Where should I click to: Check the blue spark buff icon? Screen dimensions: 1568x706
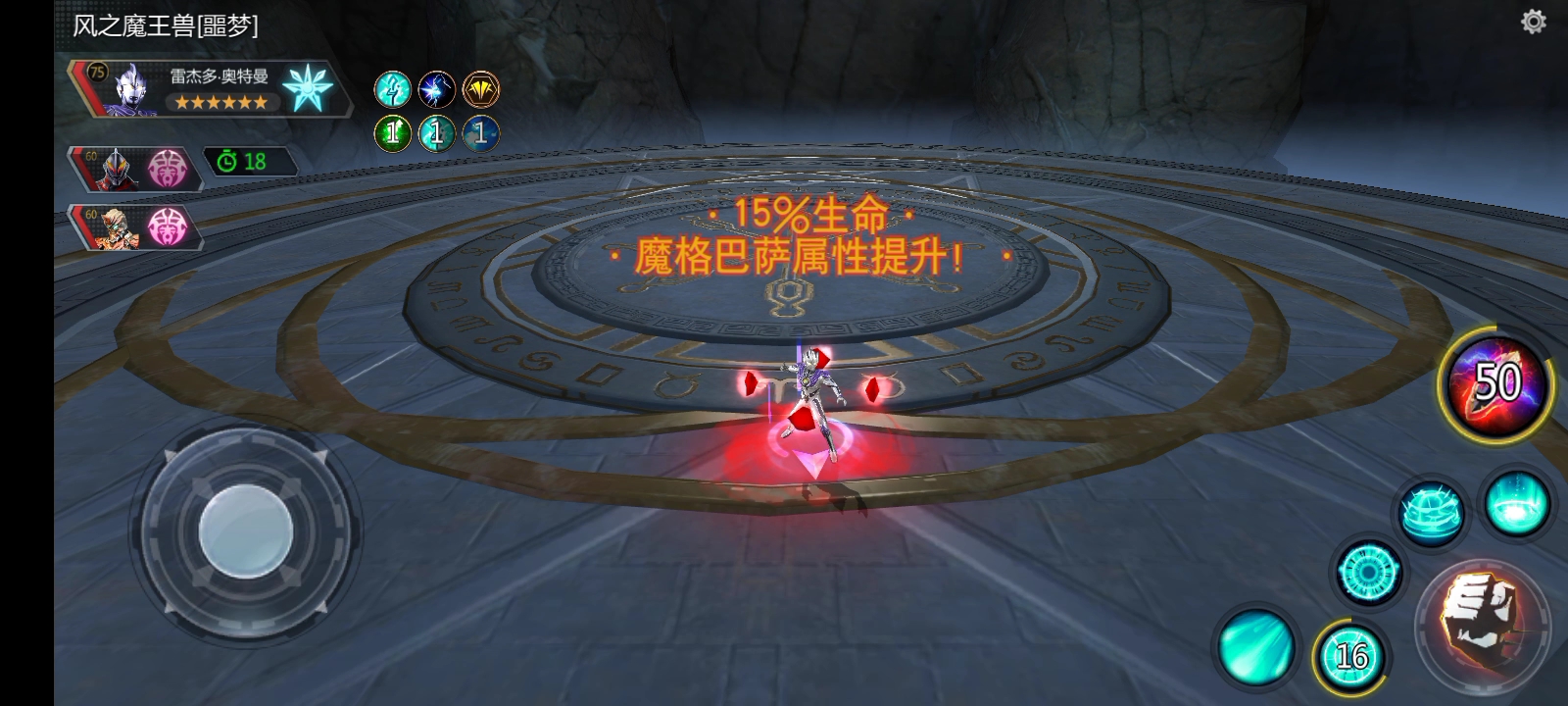tap(435, 89)
